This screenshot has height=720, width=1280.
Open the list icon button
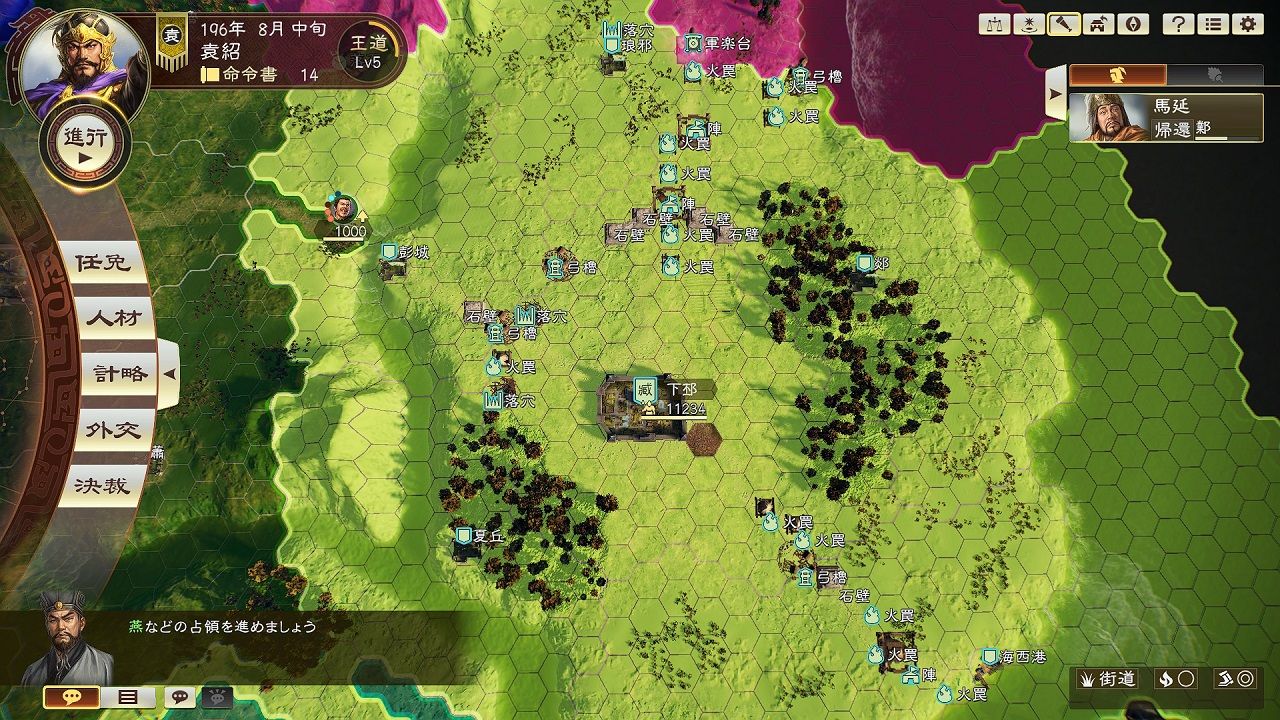(x=1213, y=24)
